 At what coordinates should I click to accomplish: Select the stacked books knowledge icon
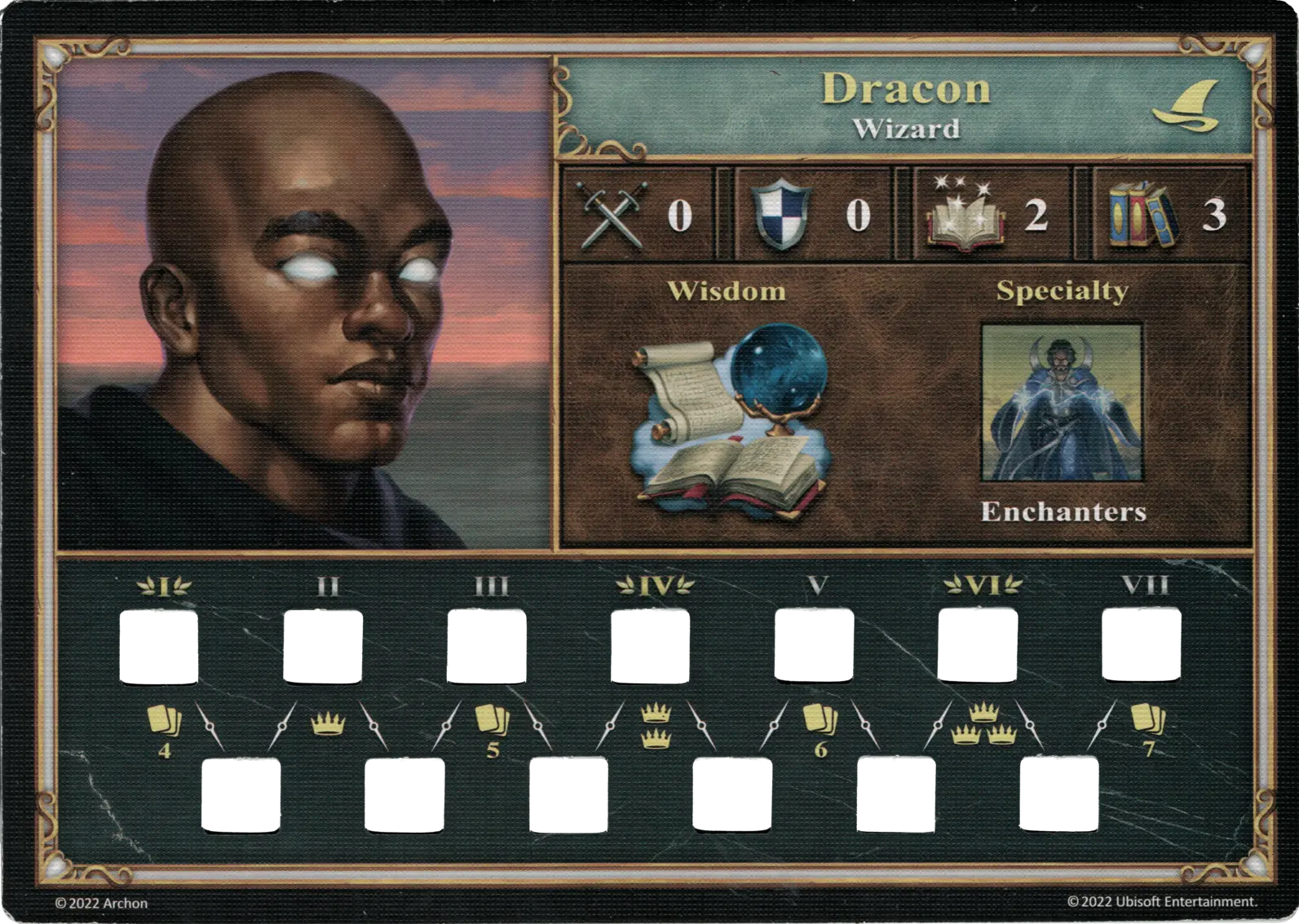click(x=1143, y=215)
